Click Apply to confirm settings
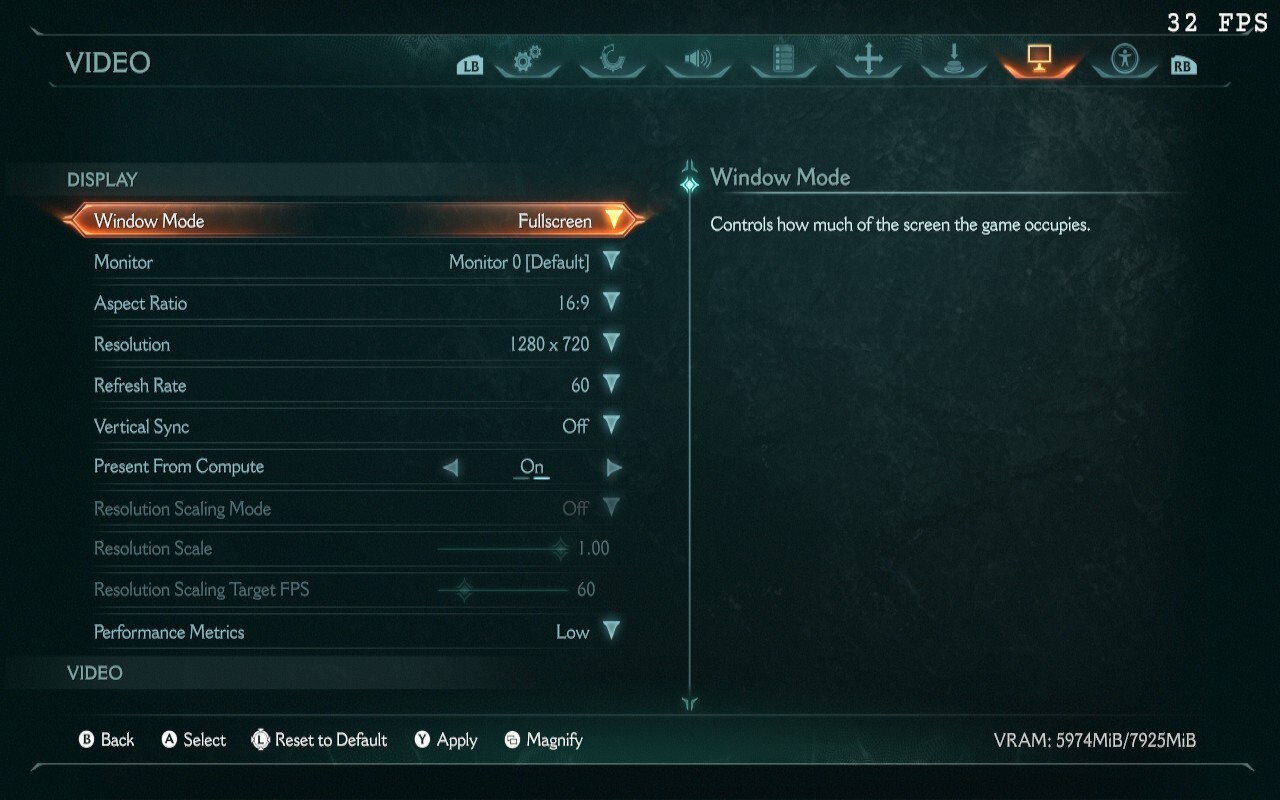The width and height of the screenshot is (1280, 800). coord(446,740)
